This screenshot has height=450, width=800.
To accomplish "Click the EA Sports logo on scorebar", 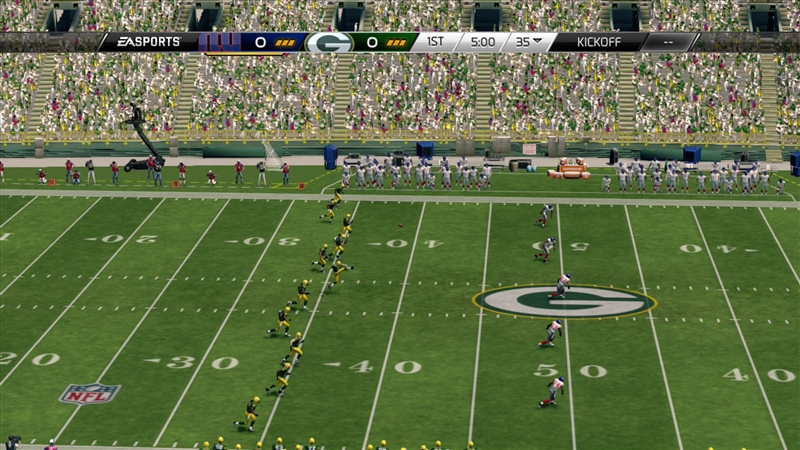I will (x=151, y=42).
